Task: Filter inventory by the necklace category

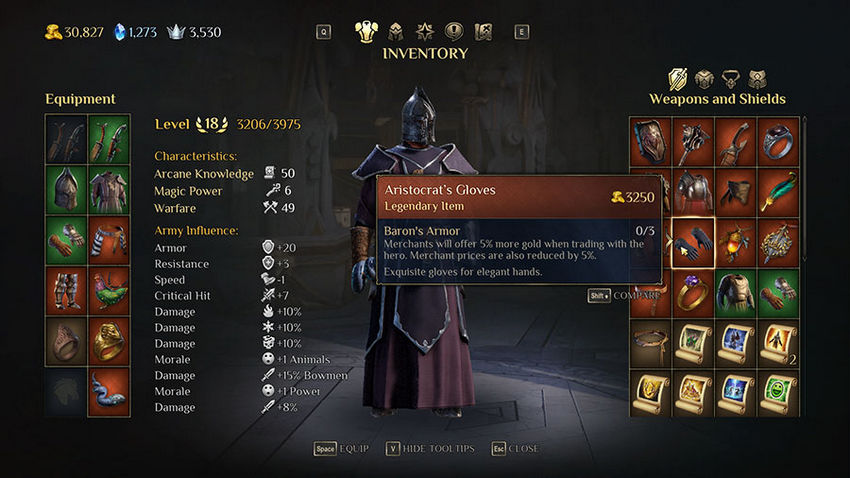Action: click(731, 79)
